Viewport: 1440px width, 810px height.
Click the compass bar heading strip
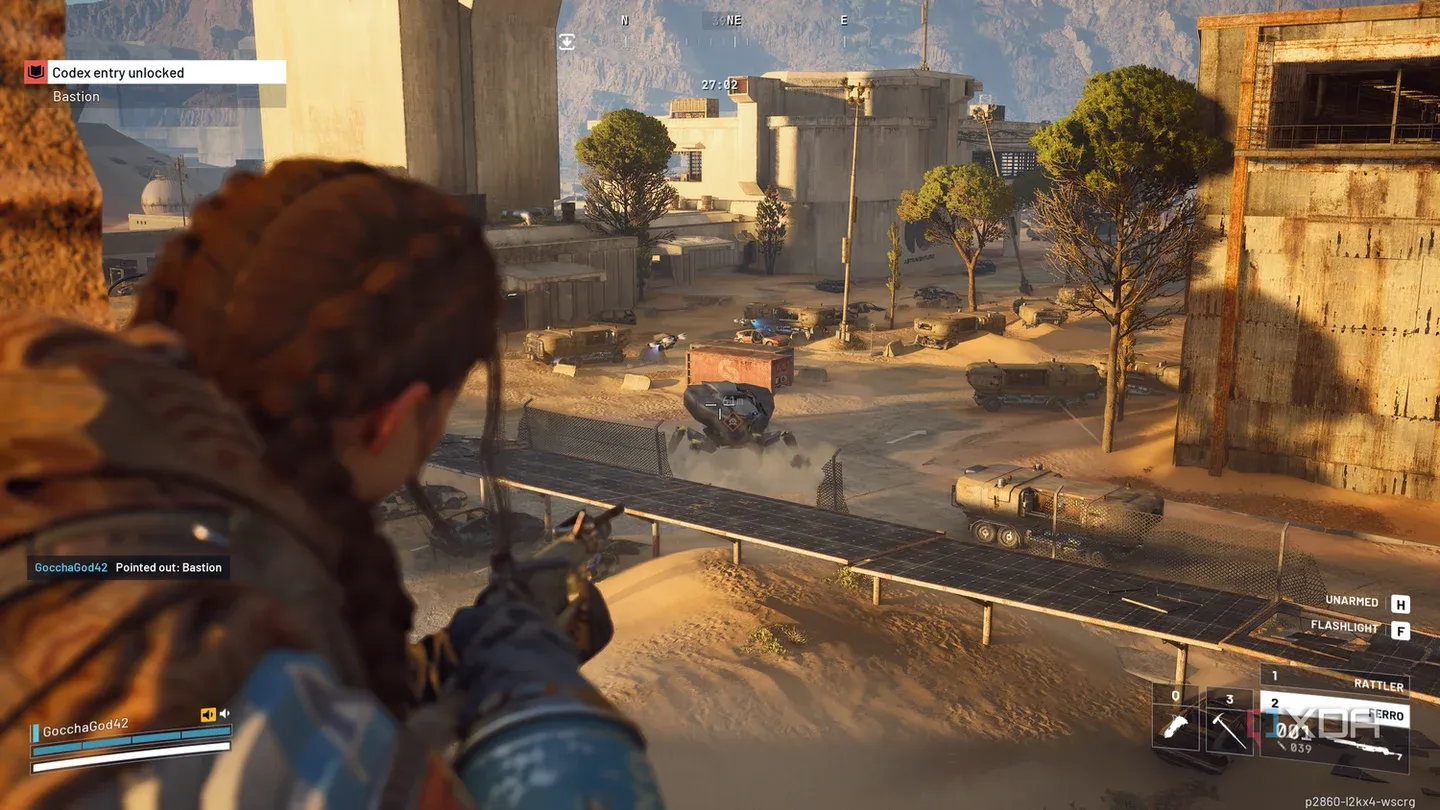point(733,20)
